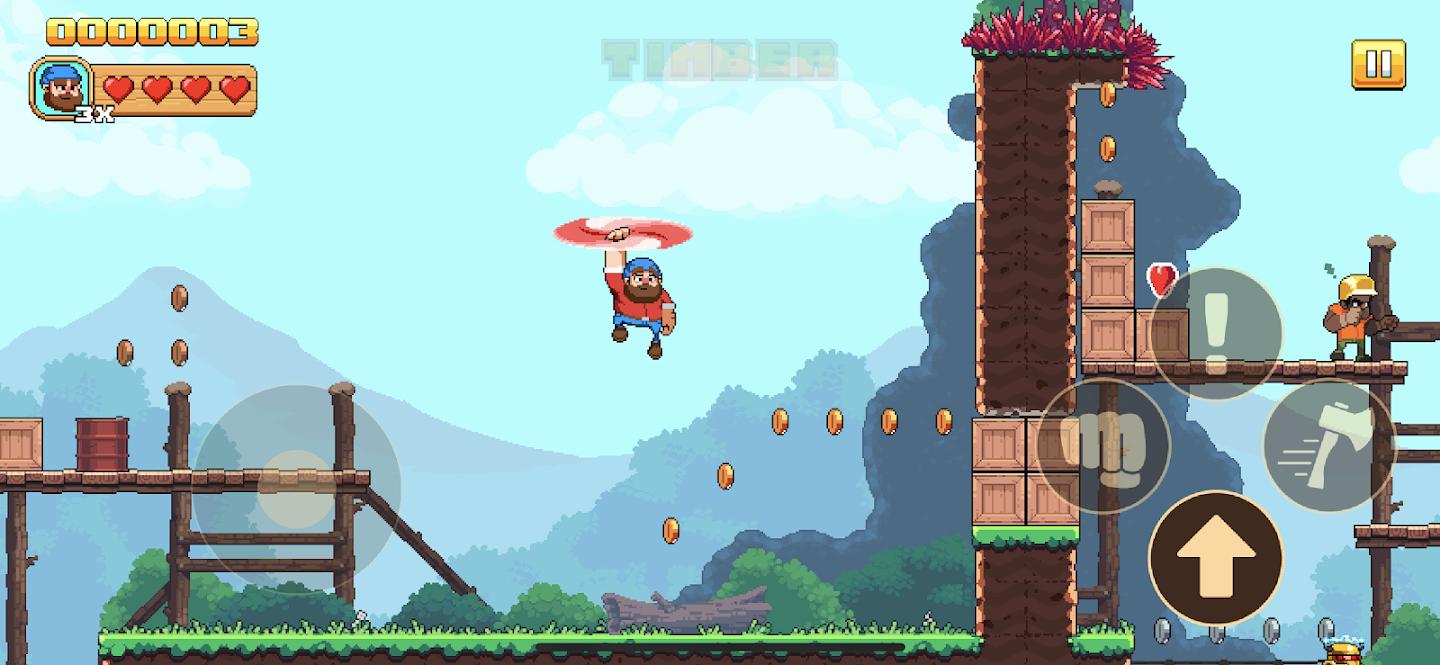Tap the jump arrow button
The image size is (1440, 665).
(x=1215, y=557)
